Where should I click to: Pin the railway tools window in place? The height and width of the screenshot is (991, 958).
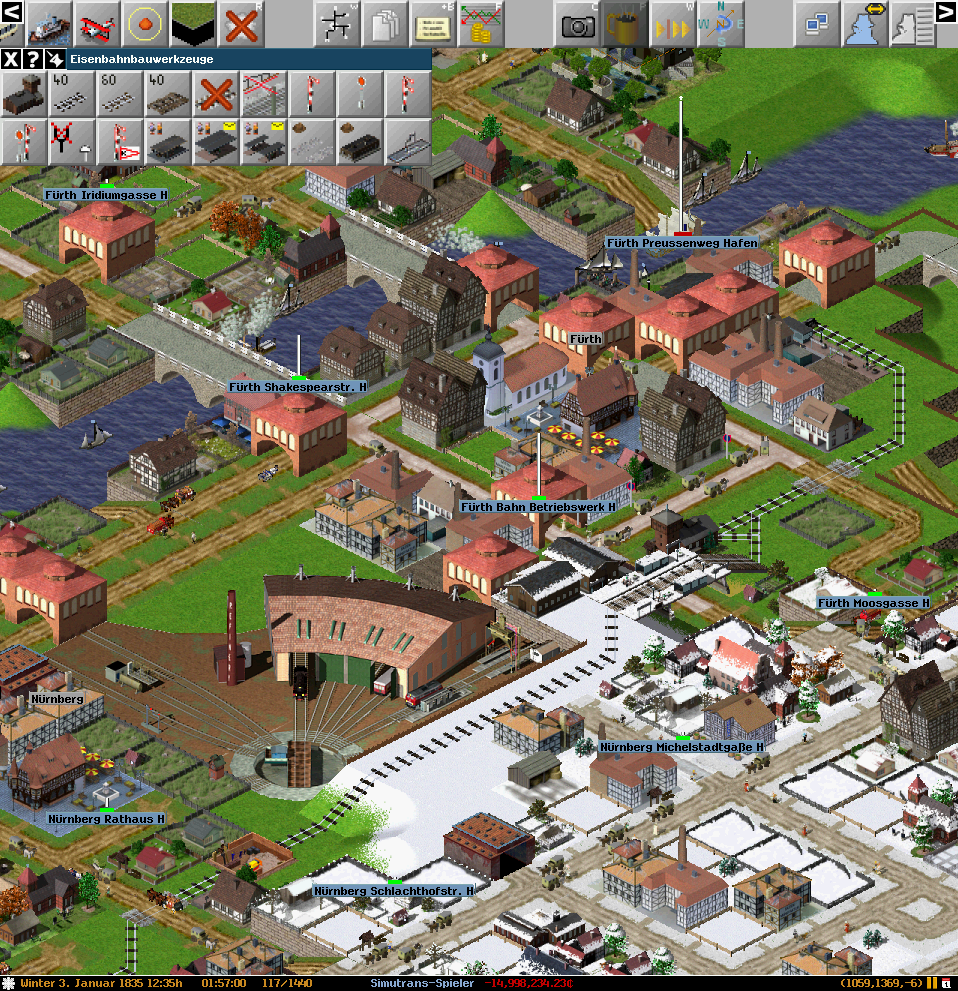[55, 59]
